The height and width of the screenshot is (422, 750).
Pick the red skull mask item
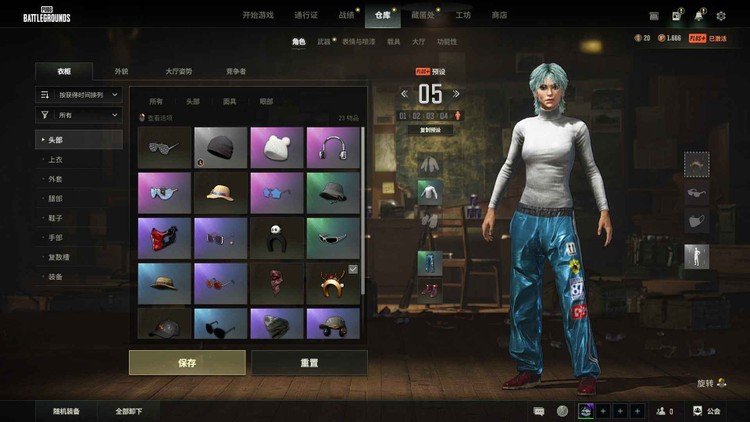(x=163, y=238)
